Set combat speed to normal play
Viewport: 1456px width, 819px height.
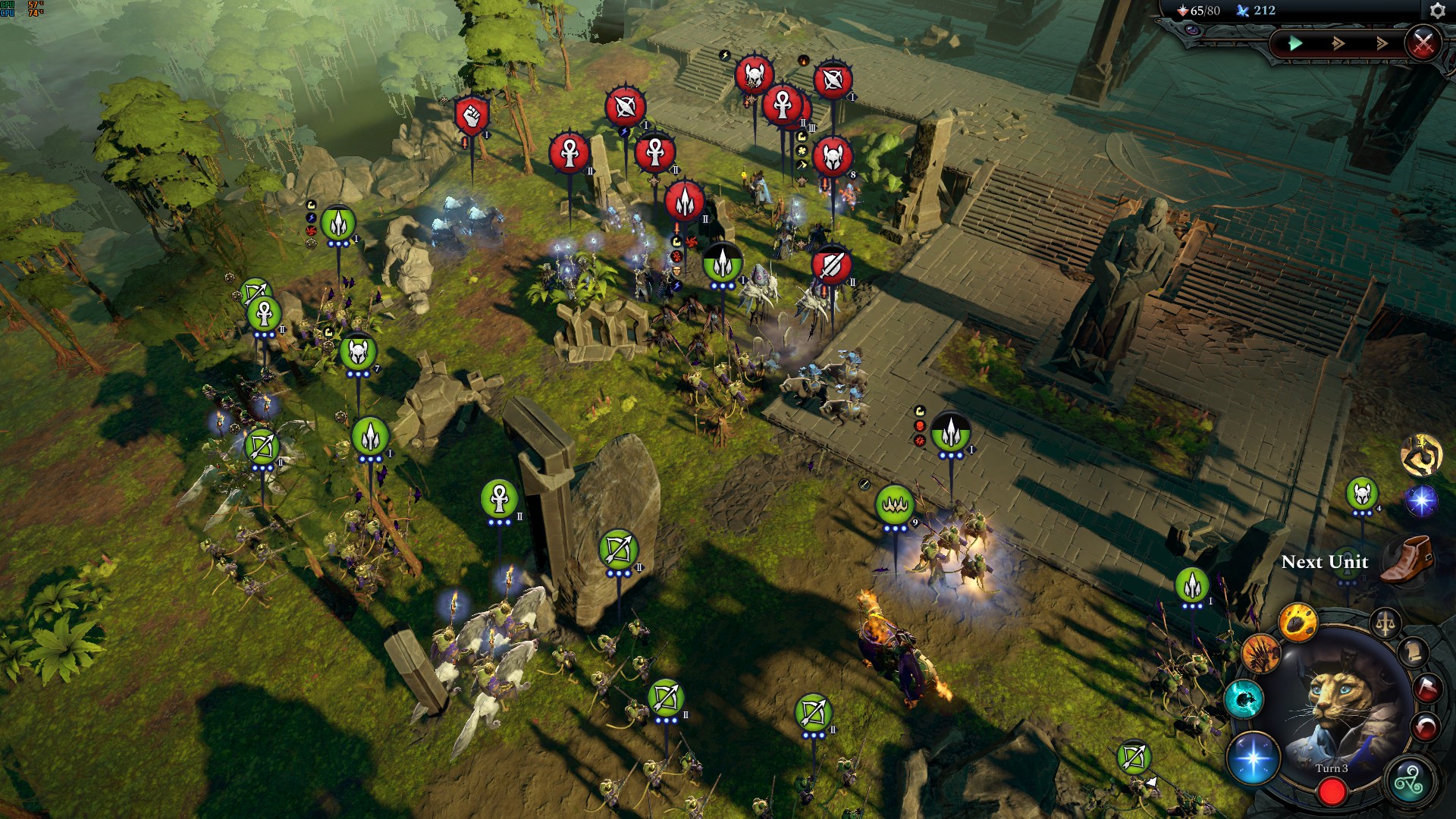[x=1295, y=43]
